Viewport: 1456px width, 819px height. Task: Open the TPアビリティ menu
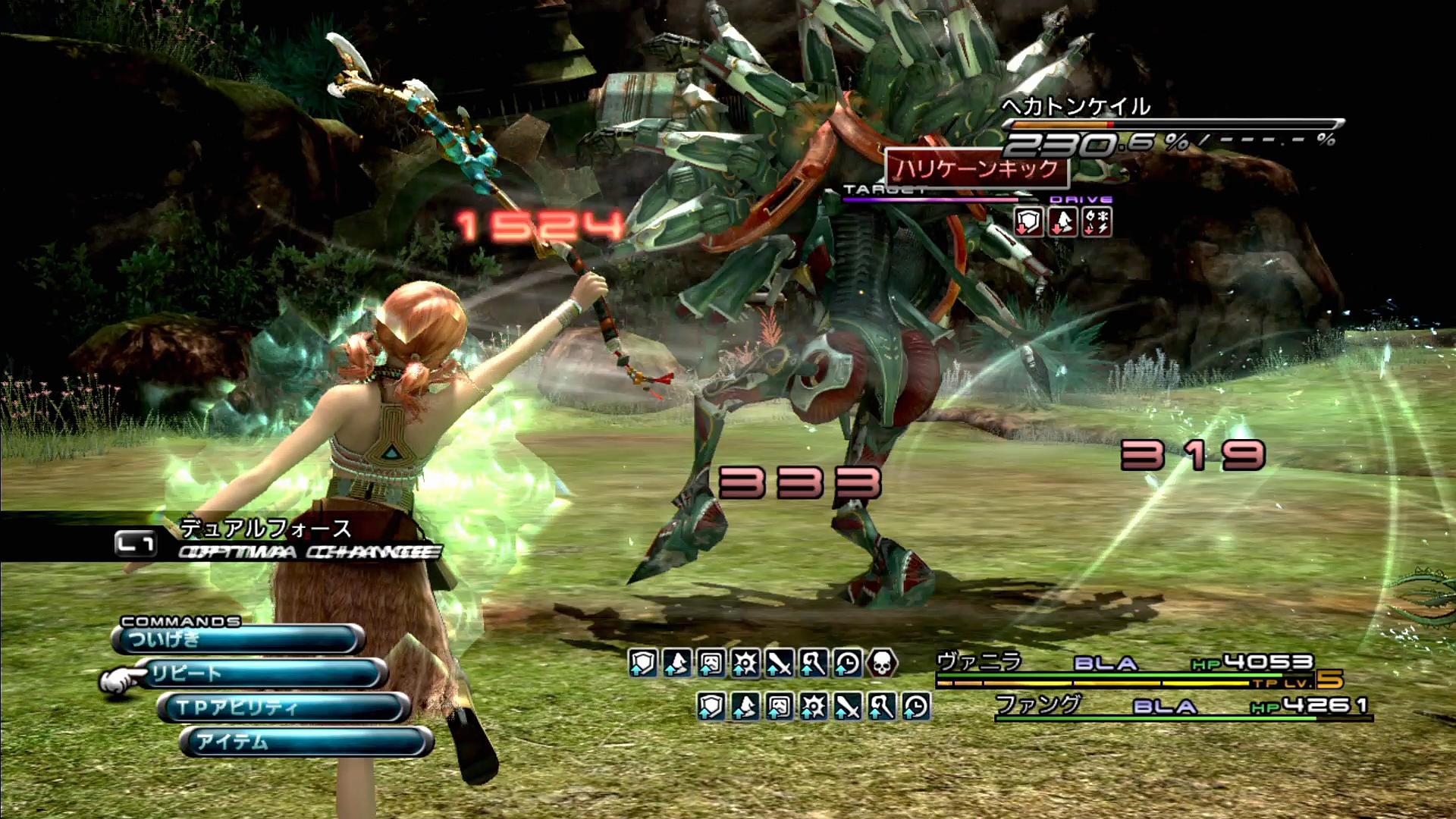(284, 708)
